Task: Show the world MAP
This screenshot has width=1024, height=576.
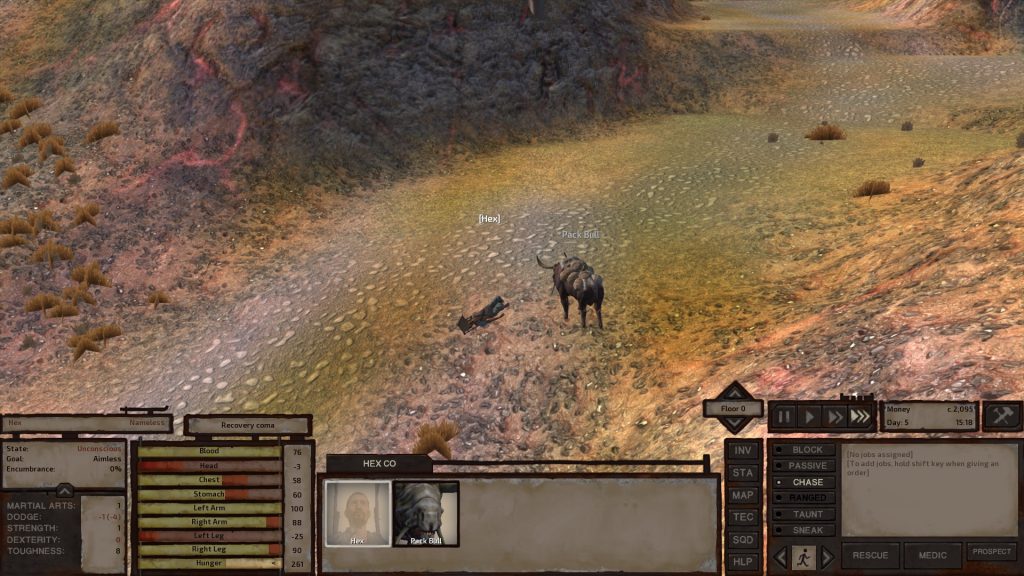Action: tap(742, 495)
